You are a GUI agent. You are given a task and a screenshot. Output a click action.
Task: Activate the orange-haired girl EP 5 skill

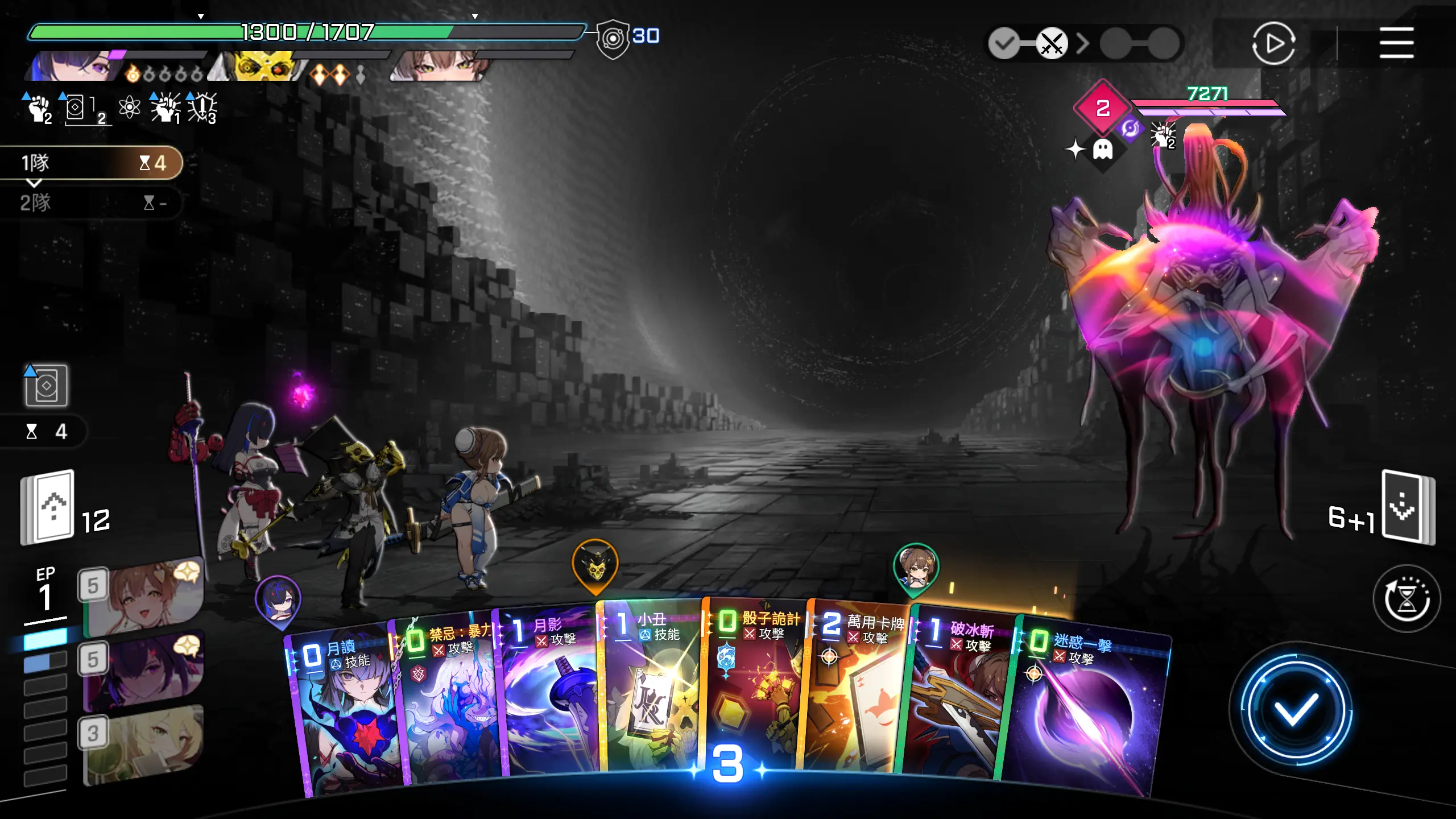[142, 597]
